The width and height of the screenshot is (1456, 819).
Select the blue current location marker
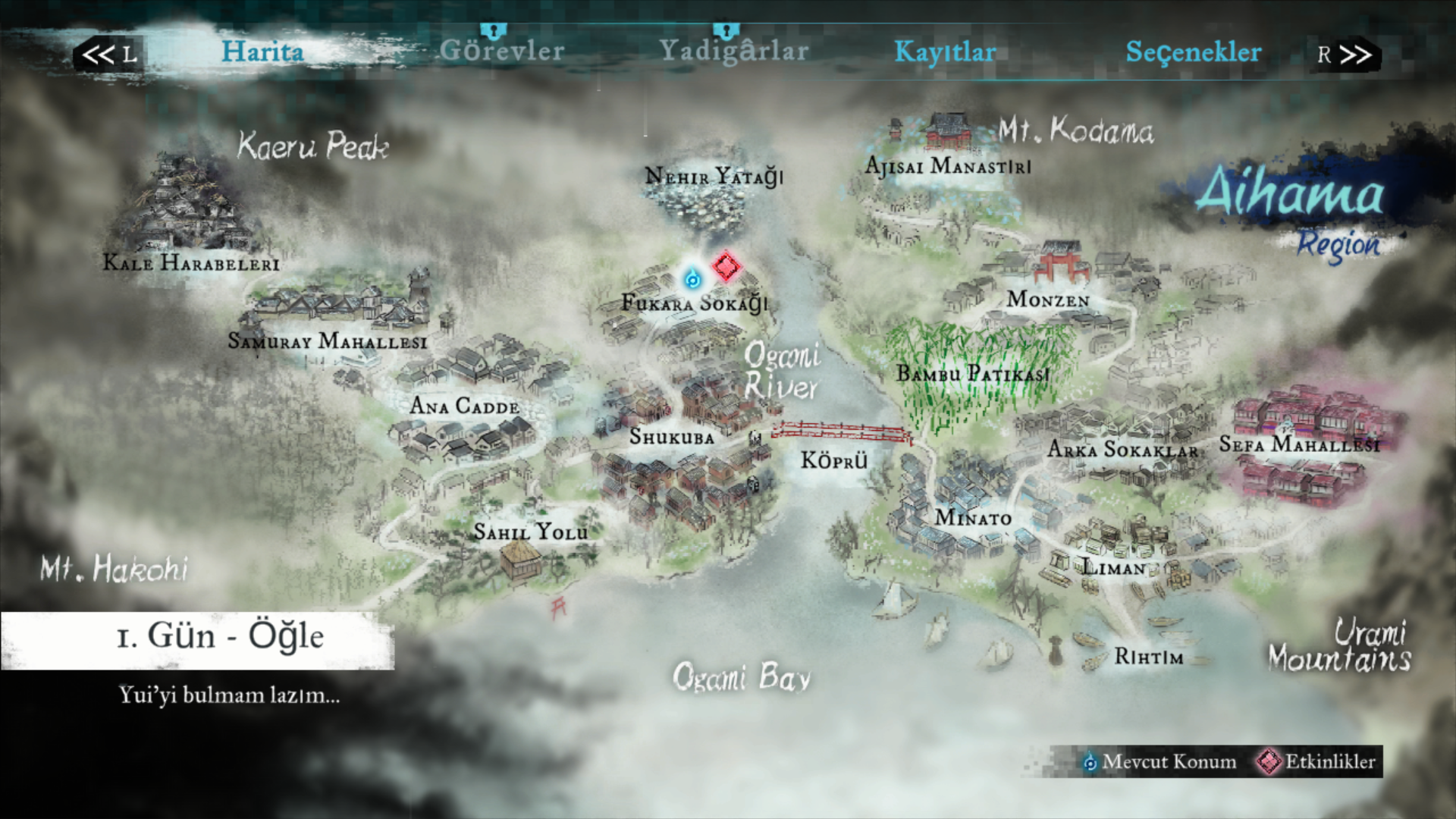[692, 279]
